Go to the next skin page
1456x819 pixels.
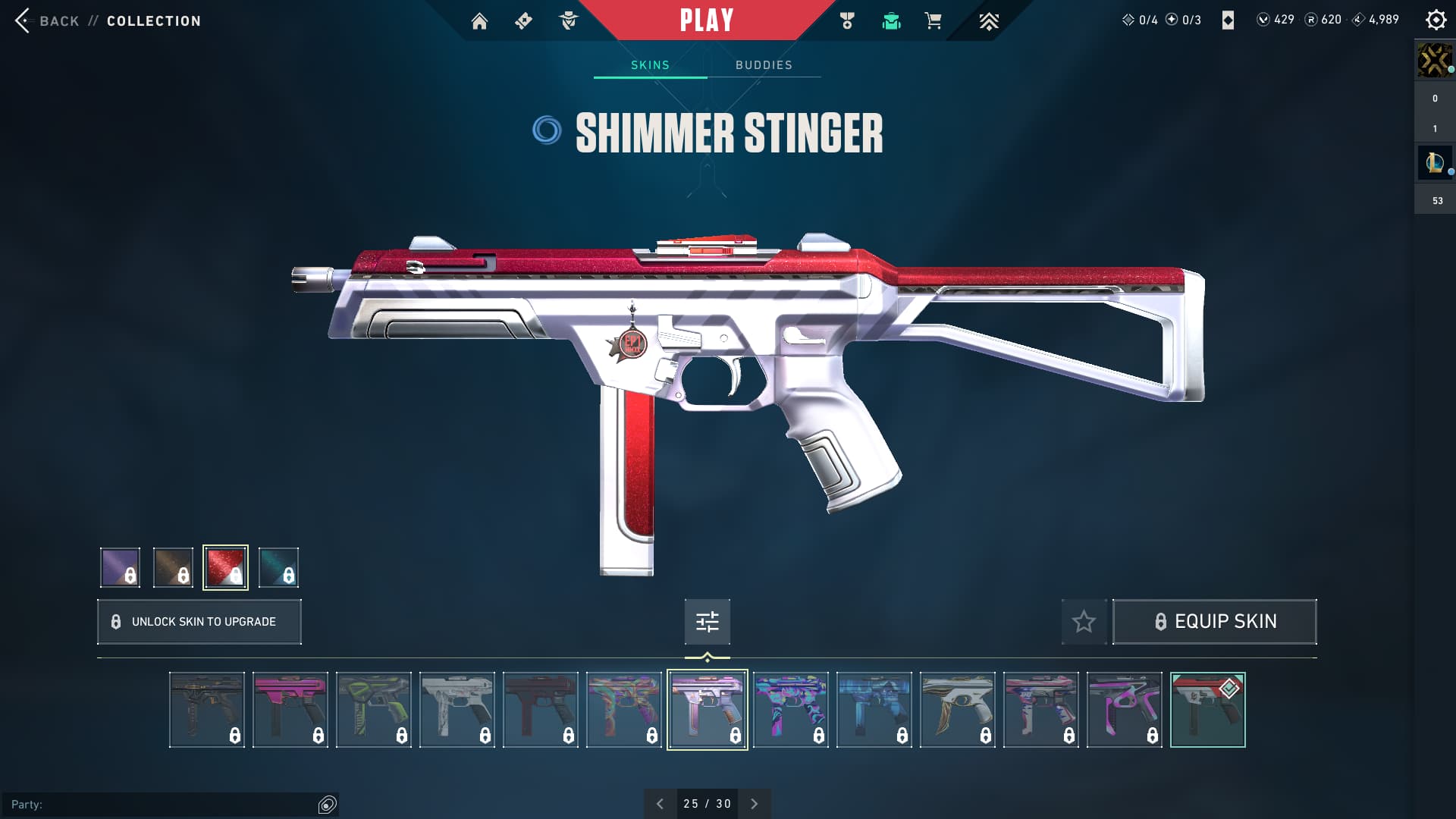tap(754, 804)
